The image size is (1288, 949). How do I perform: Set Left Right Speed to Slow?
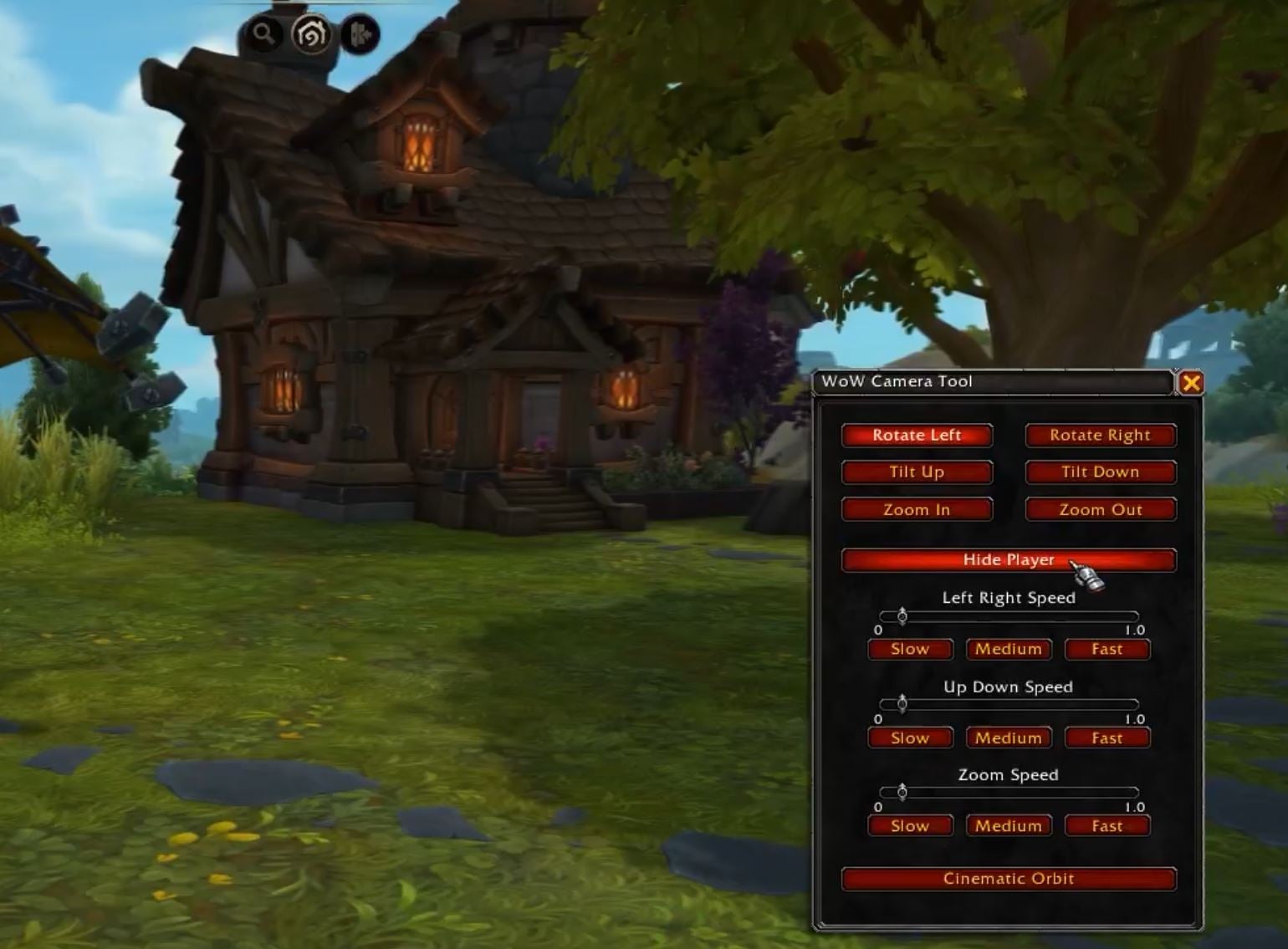[909, 649]
